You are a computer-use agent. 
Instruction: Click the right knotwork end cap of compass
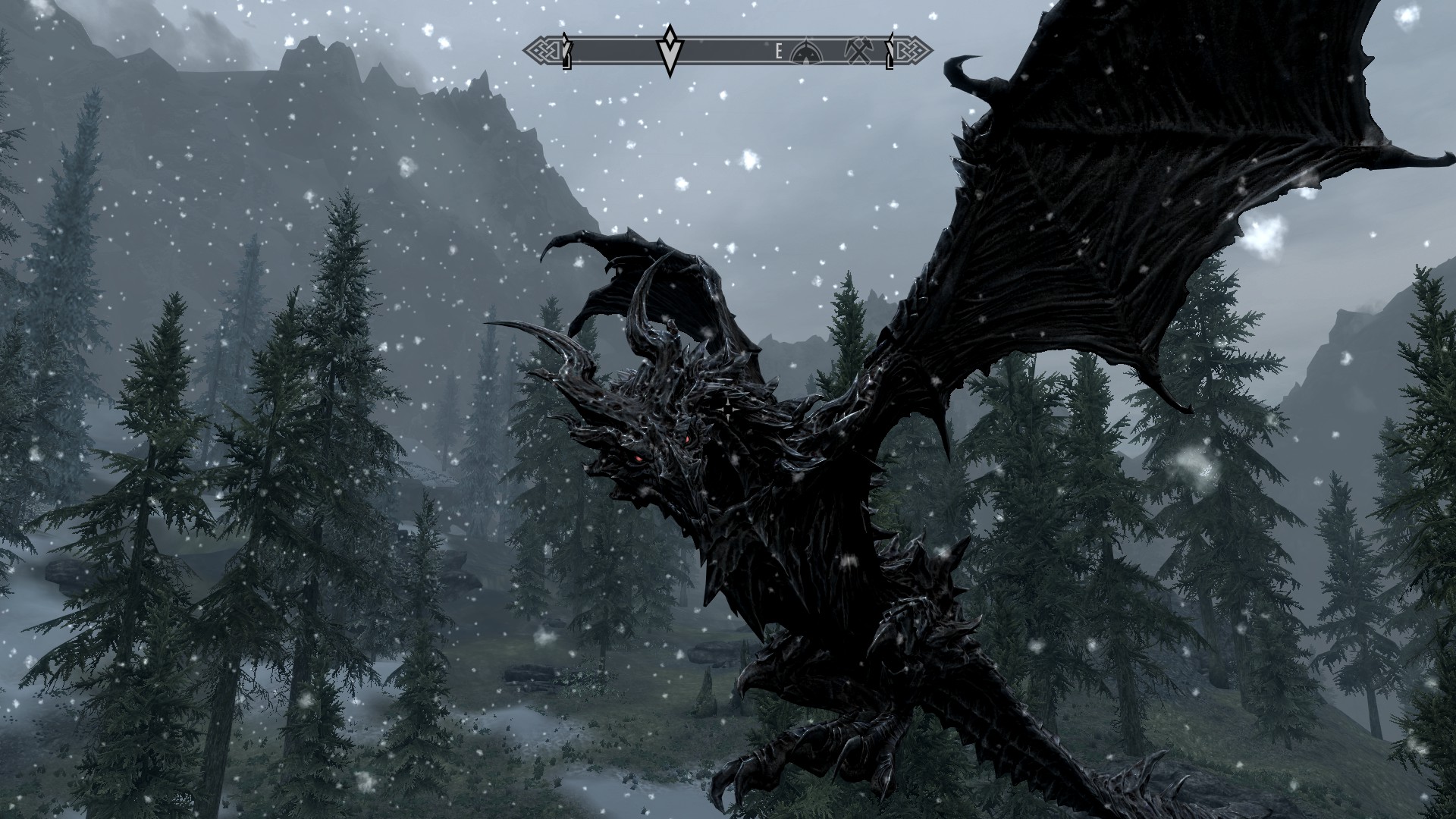pos(916,50)
